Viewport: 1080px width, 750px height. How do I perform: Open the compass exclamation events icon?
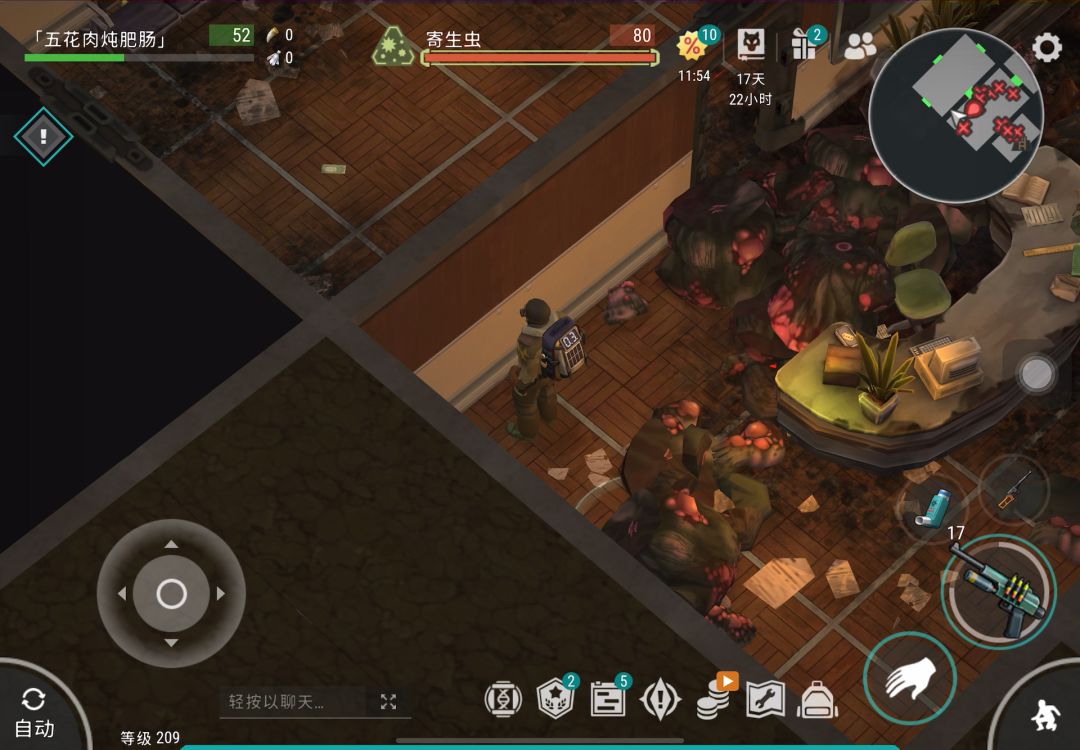coord(660,699)
